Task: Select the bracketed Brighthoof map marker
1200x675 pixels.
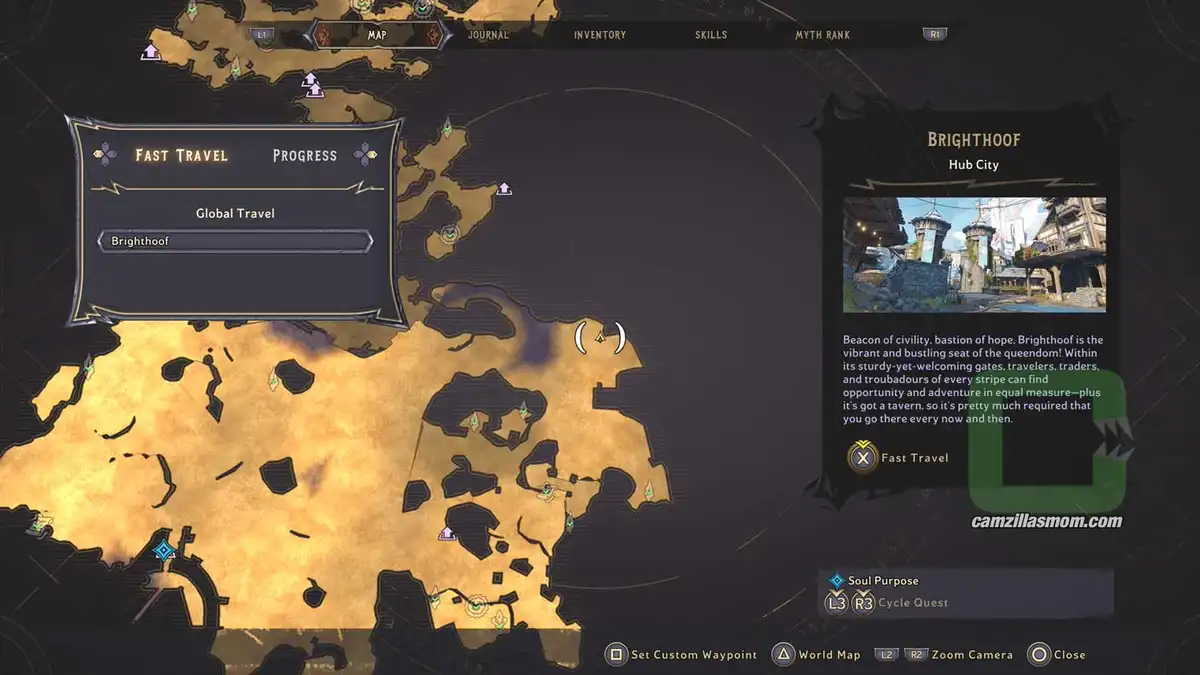Action: (x=600, y=338)
